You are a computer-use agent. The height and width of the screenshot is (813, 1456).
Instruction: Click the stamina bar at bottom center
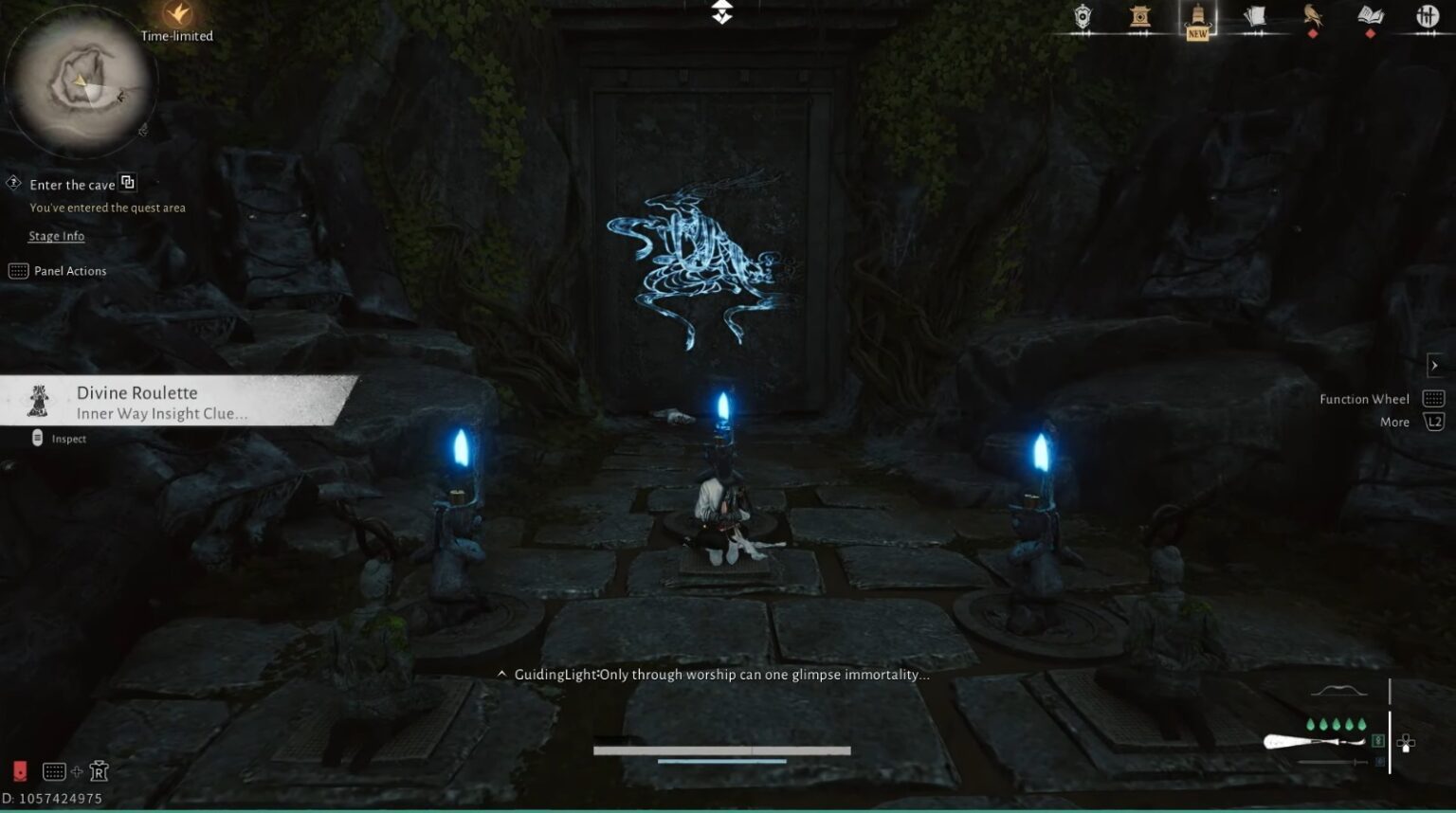coord(720,749)
